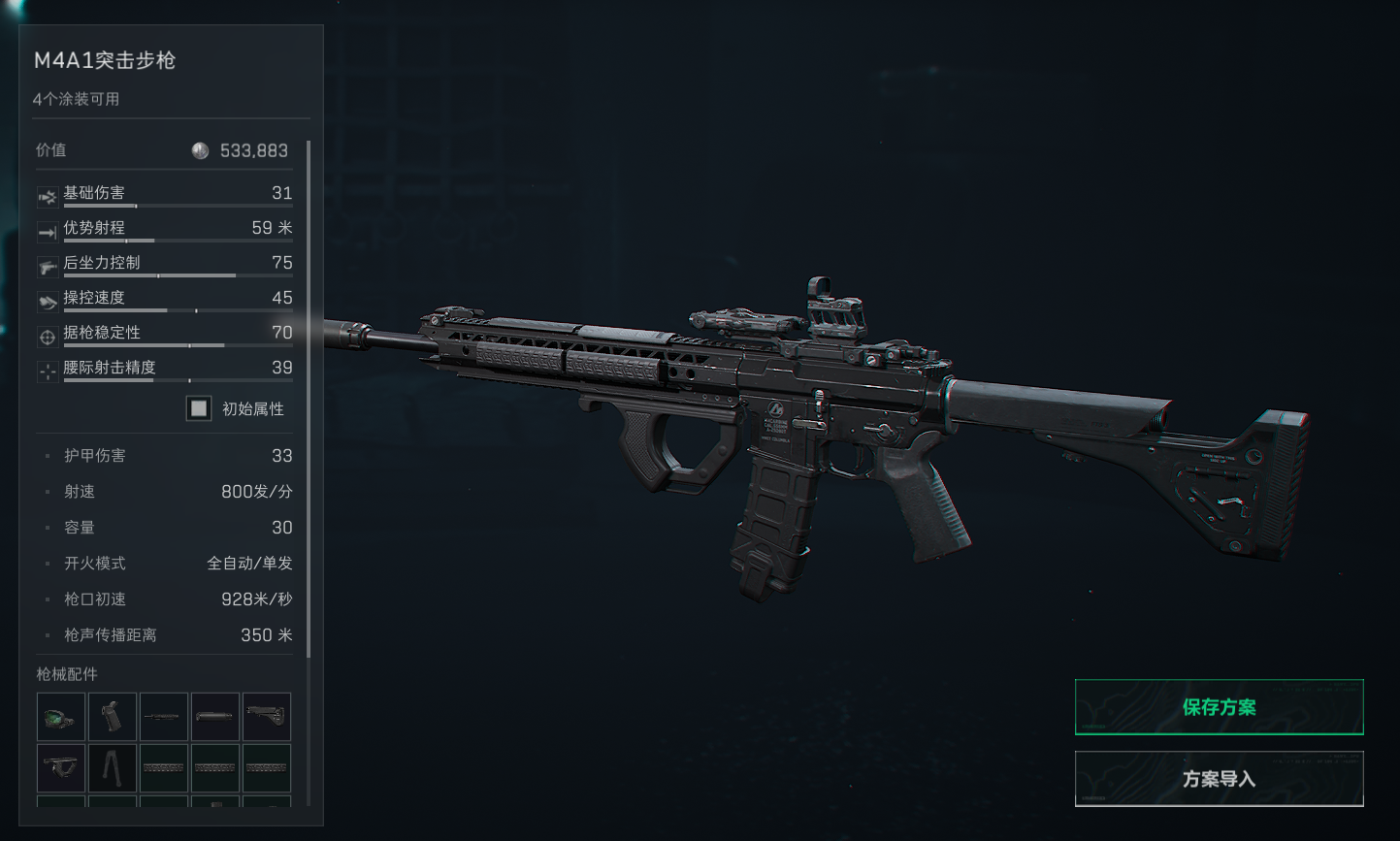Choose the pistol grip attachment slot
The image size is (1400, 841).
click(x=113, y=717)
